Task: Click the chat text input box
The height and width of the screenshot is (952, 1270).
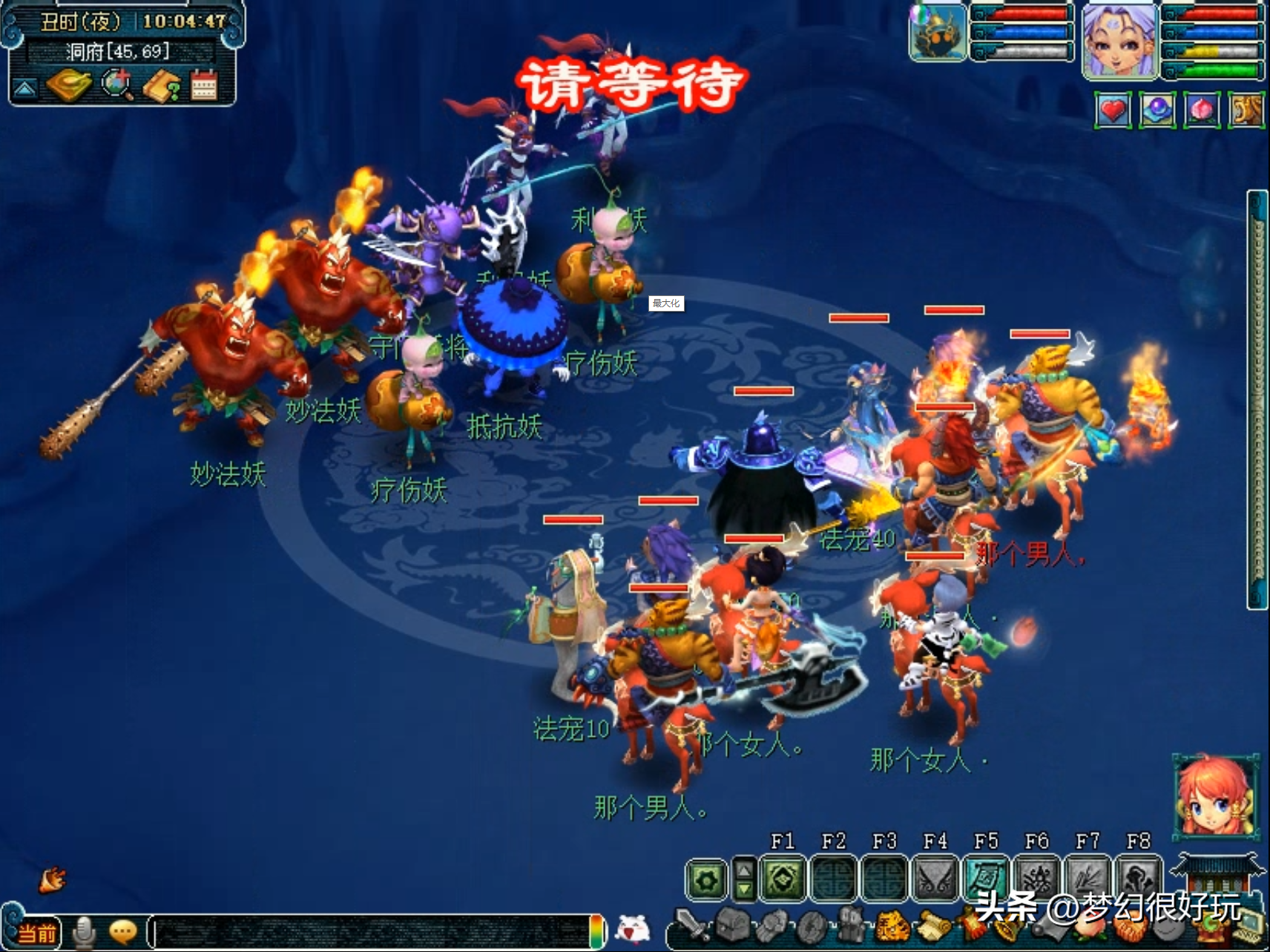Action: [x=371, y=932]
